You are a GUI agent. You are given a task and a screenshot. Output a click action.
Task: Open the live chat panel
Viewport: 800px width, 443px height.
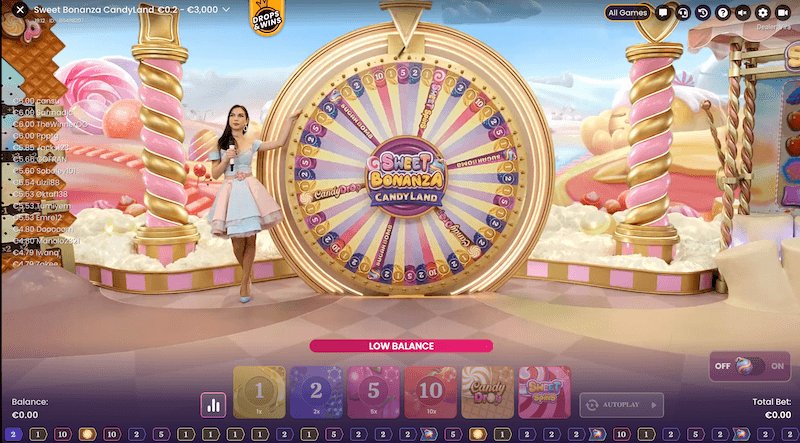click(662, 12)
